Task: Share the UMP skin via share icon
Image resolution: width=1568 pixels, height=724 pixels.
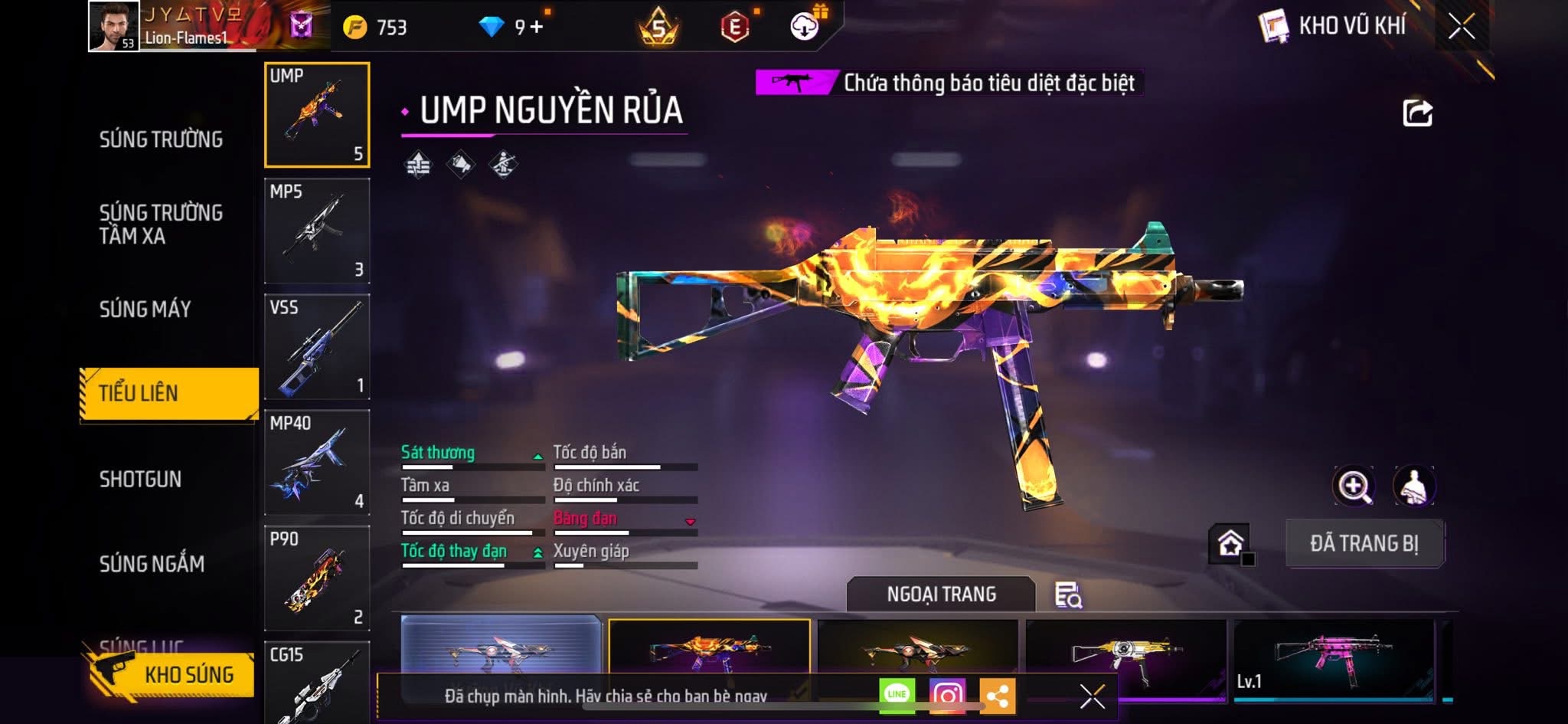Action: pos(1417,113)
